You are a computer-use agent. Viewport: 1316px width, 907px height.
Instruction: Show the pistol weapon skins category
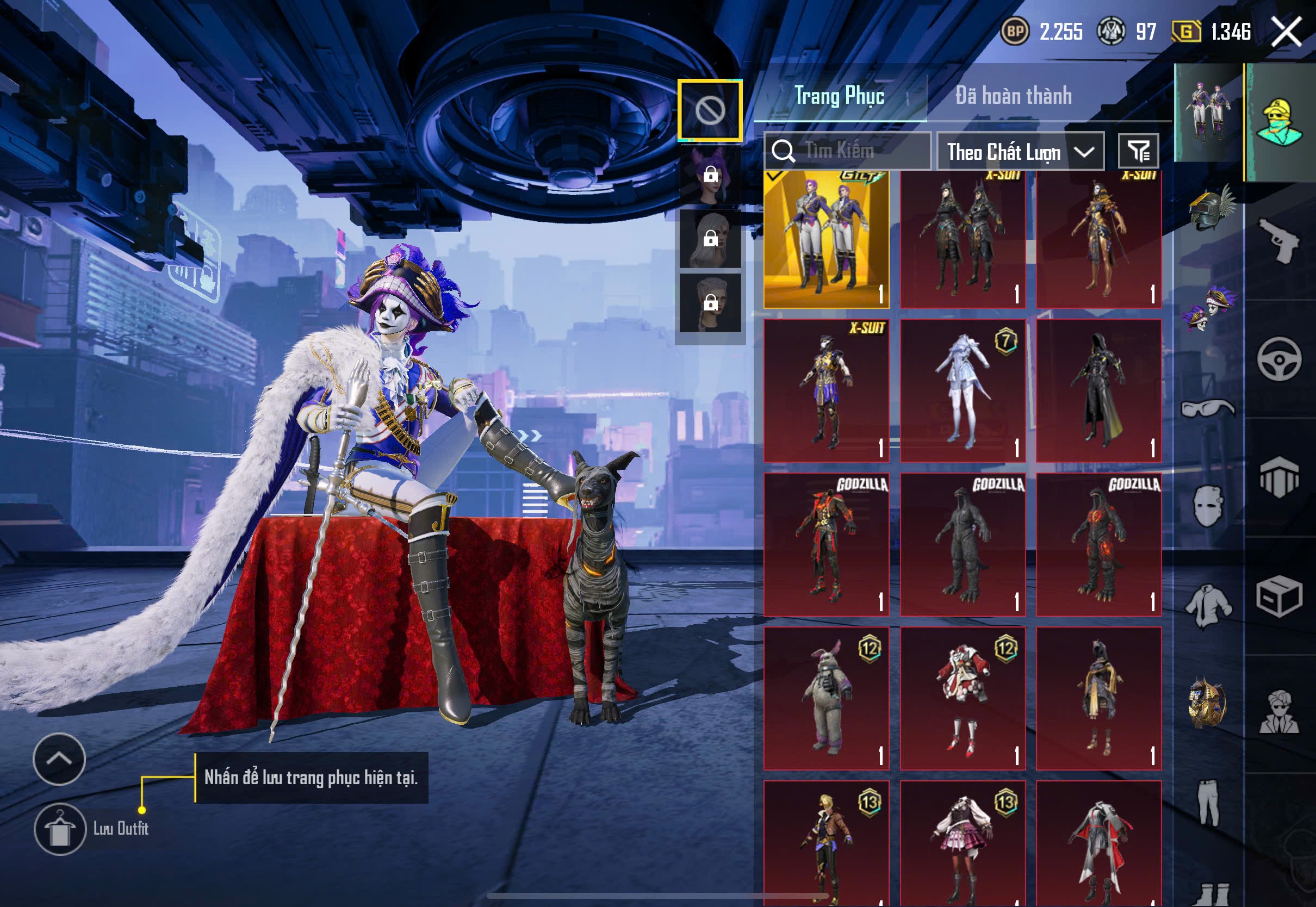pyautogui.click(x=1279, y=241)
